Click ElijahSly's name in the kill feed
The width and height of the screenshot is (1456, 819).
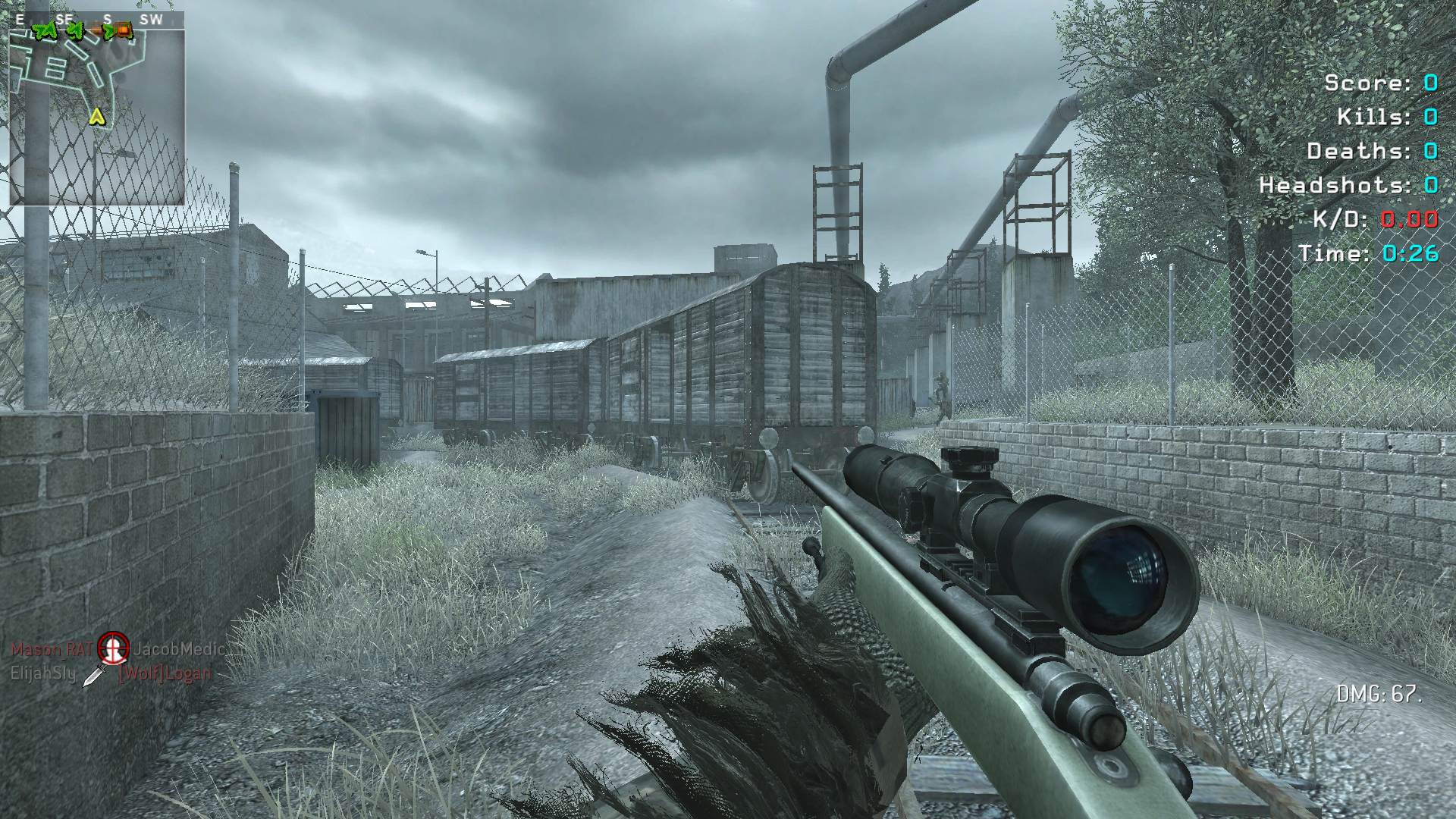coord(42,673)
